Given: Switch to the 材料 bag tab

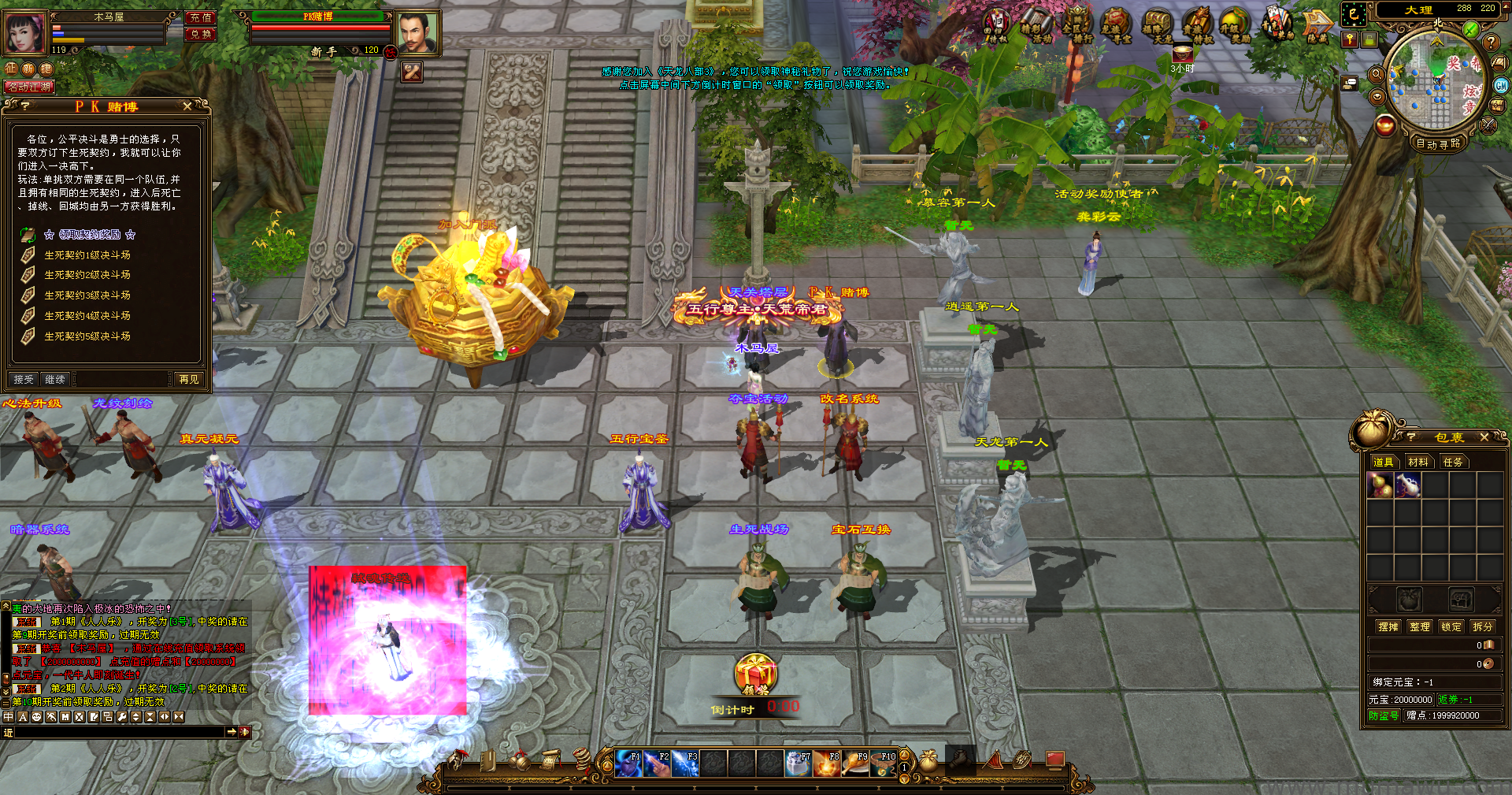Looking at the screenshot, I should [x=1417, y=463].
